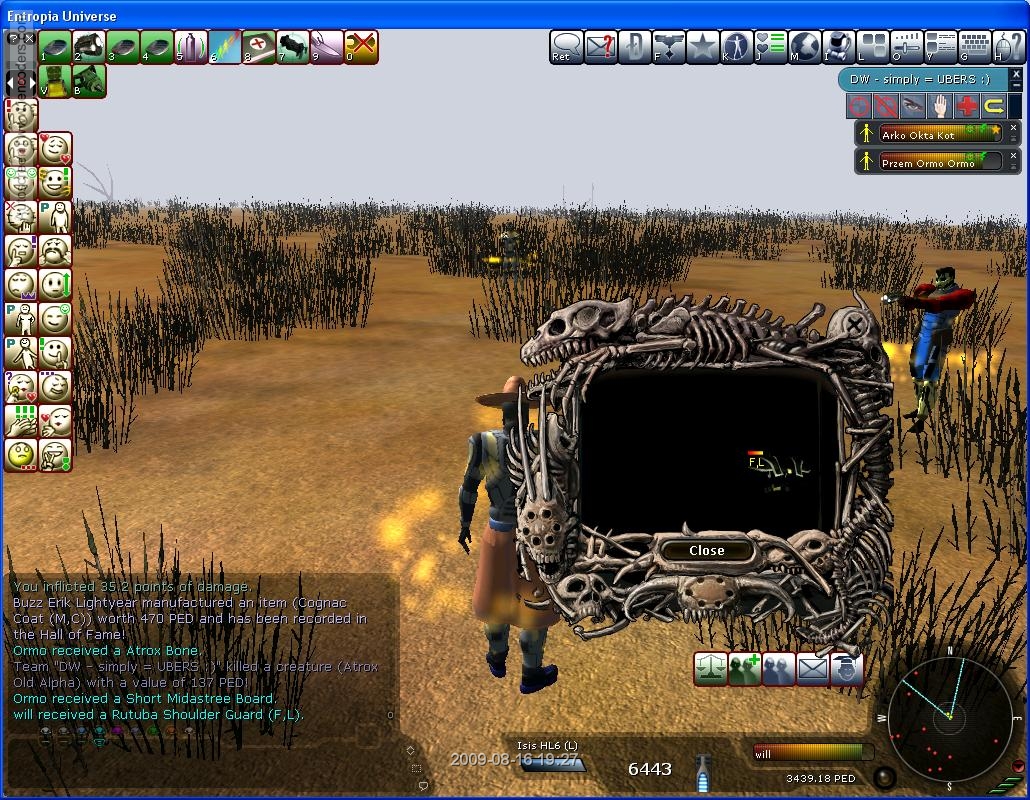Open the star favorites toolbar button

[703, 46]
